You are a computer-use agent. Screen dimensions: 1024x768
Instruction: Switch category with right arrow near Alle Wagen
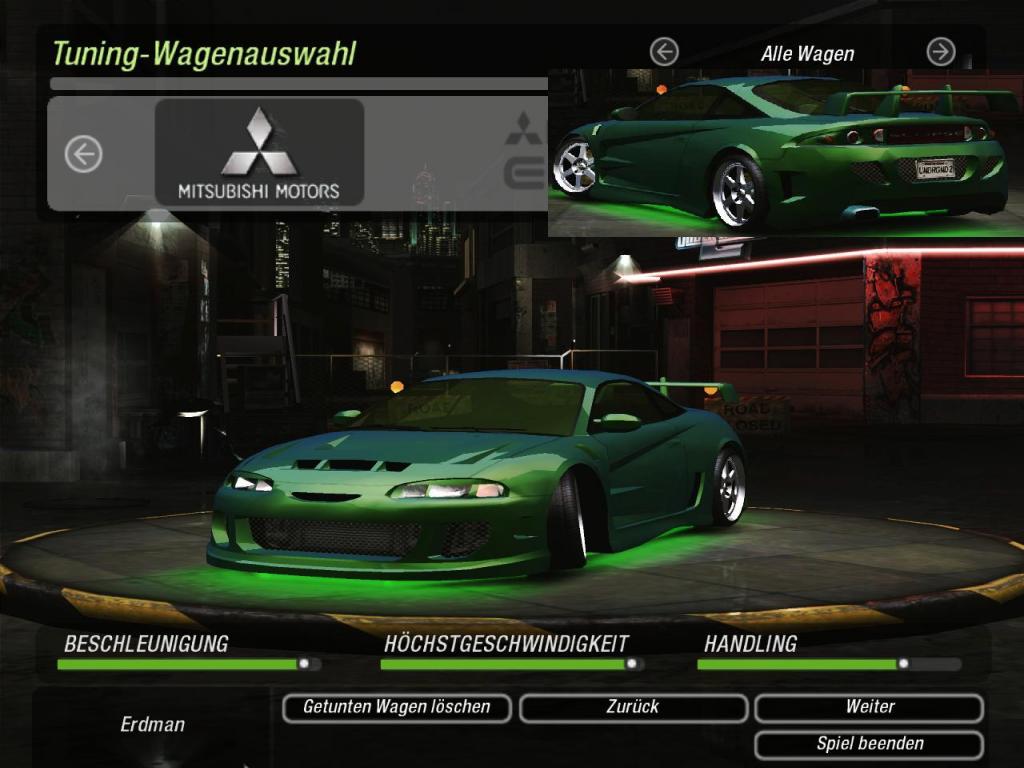click(940, 51)
